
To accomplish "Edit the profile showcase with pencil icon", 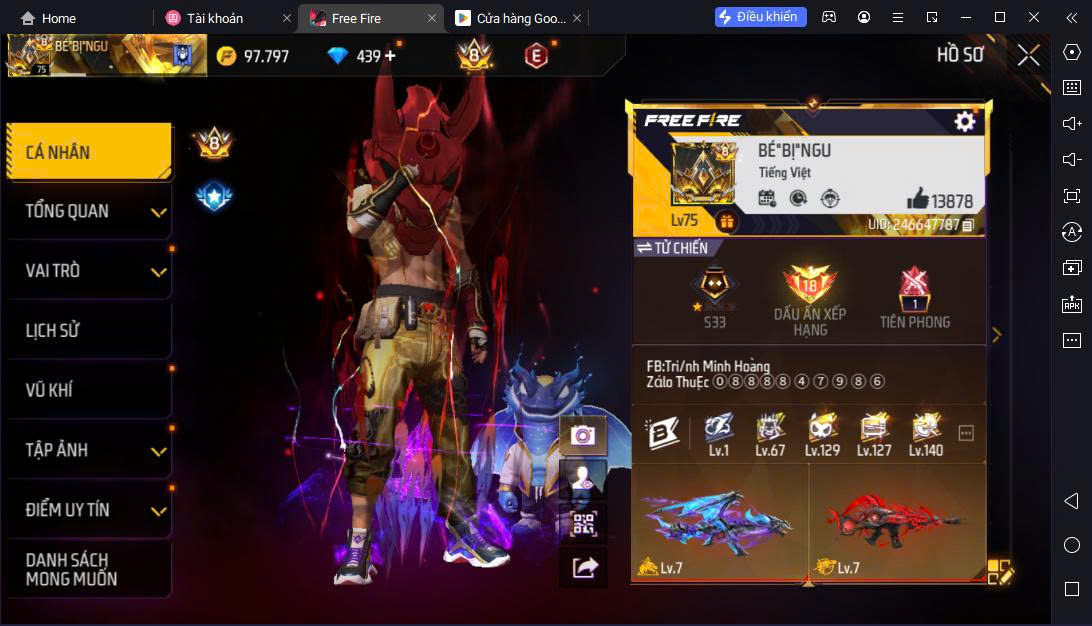I will point(1000,572).
